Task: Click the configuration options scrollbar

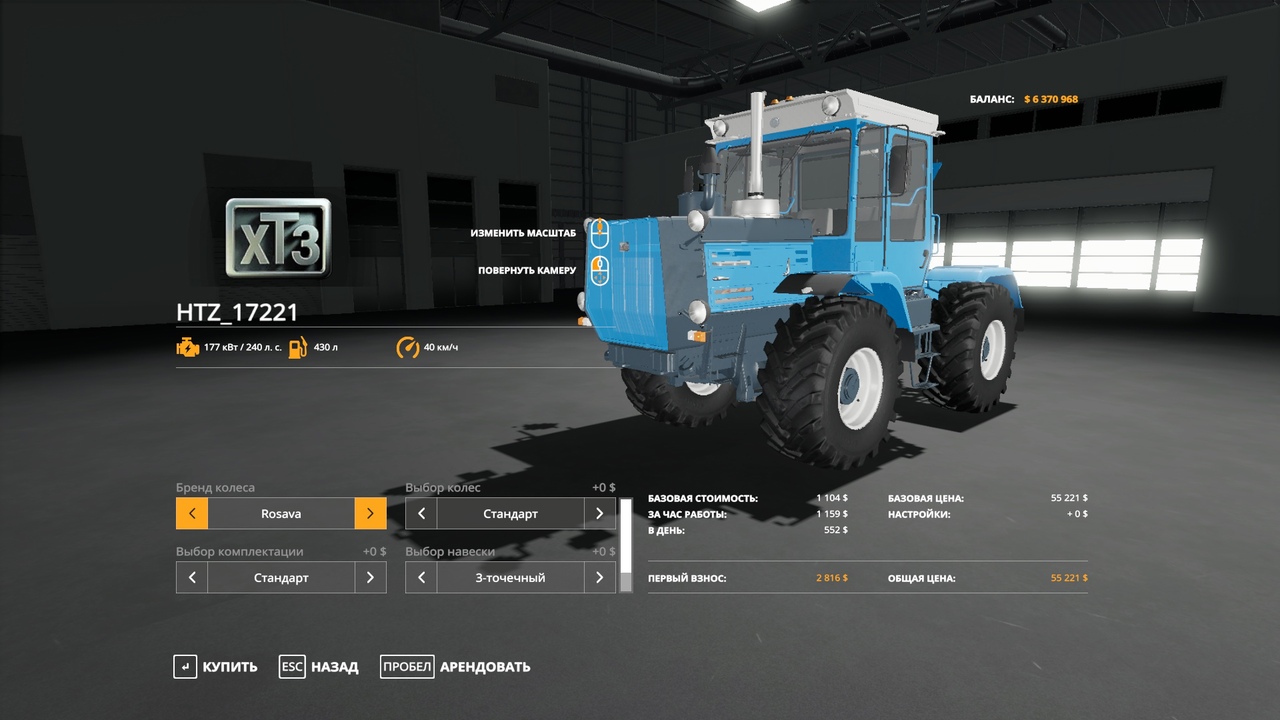Action: pyautogui.click(x=627, y=545)
